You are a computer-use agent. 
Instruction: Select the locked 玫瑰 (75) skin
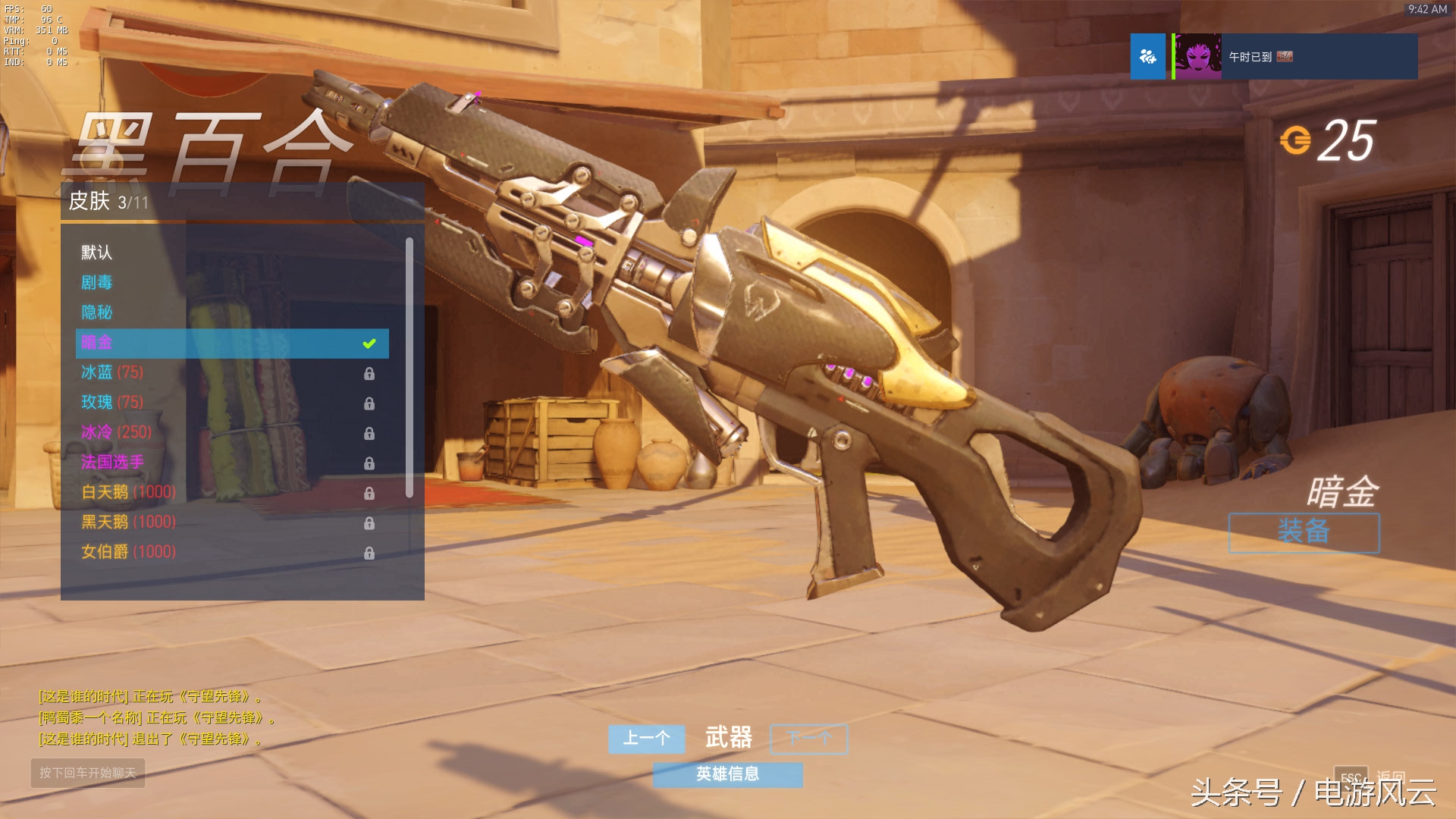tap(112, 402)
